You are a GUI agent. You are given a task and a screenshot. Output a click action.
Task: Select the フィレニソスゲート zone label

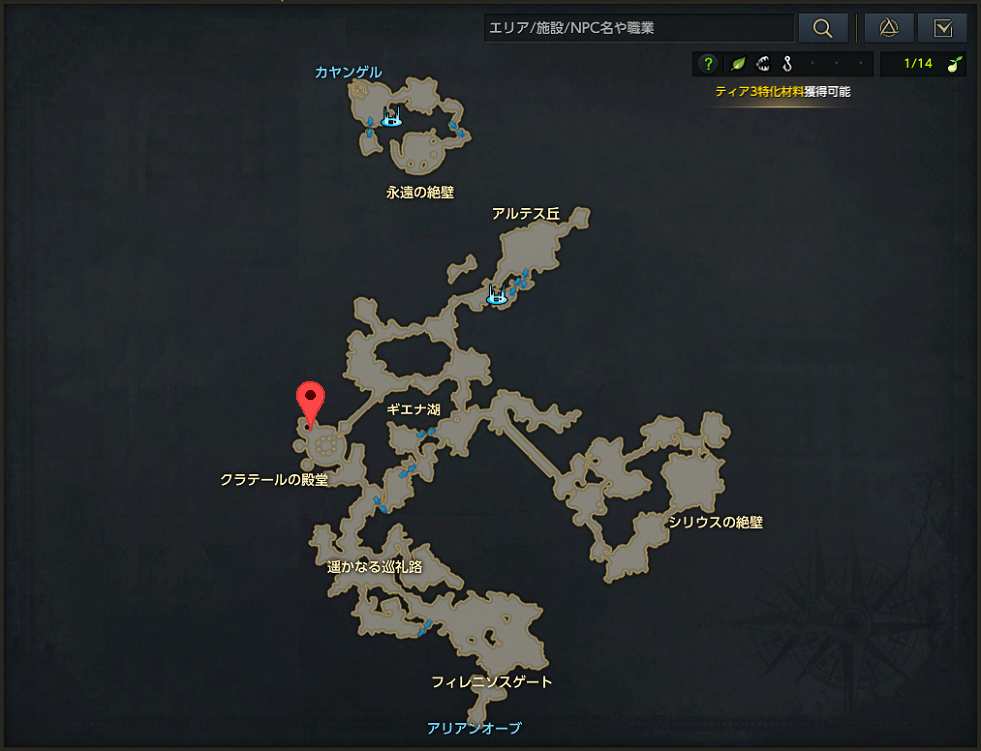(492, 682)
